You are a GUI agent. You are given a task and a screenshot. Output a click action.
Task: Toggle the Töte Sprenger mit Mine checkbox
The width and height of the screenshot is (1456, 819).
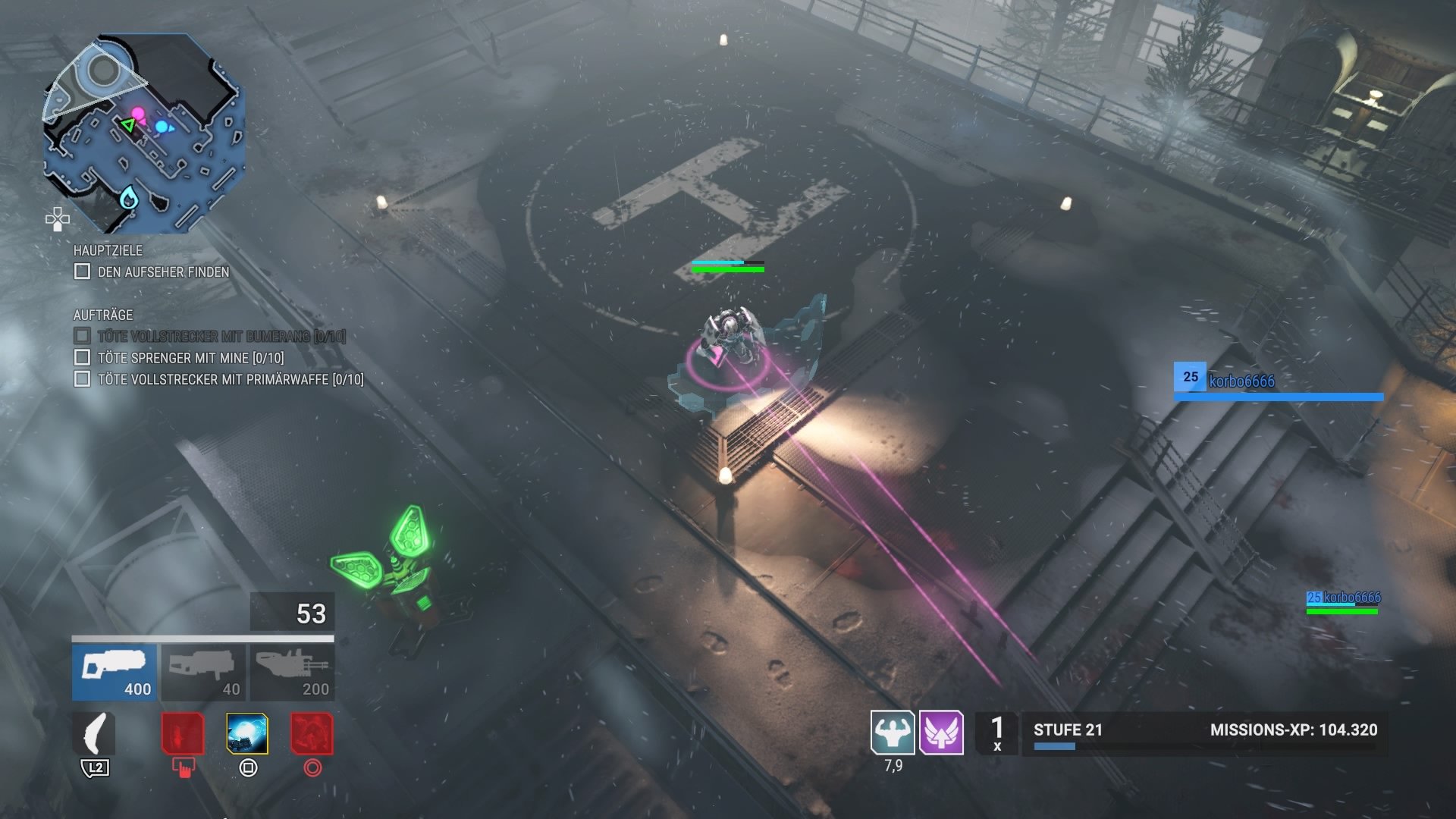82,357
